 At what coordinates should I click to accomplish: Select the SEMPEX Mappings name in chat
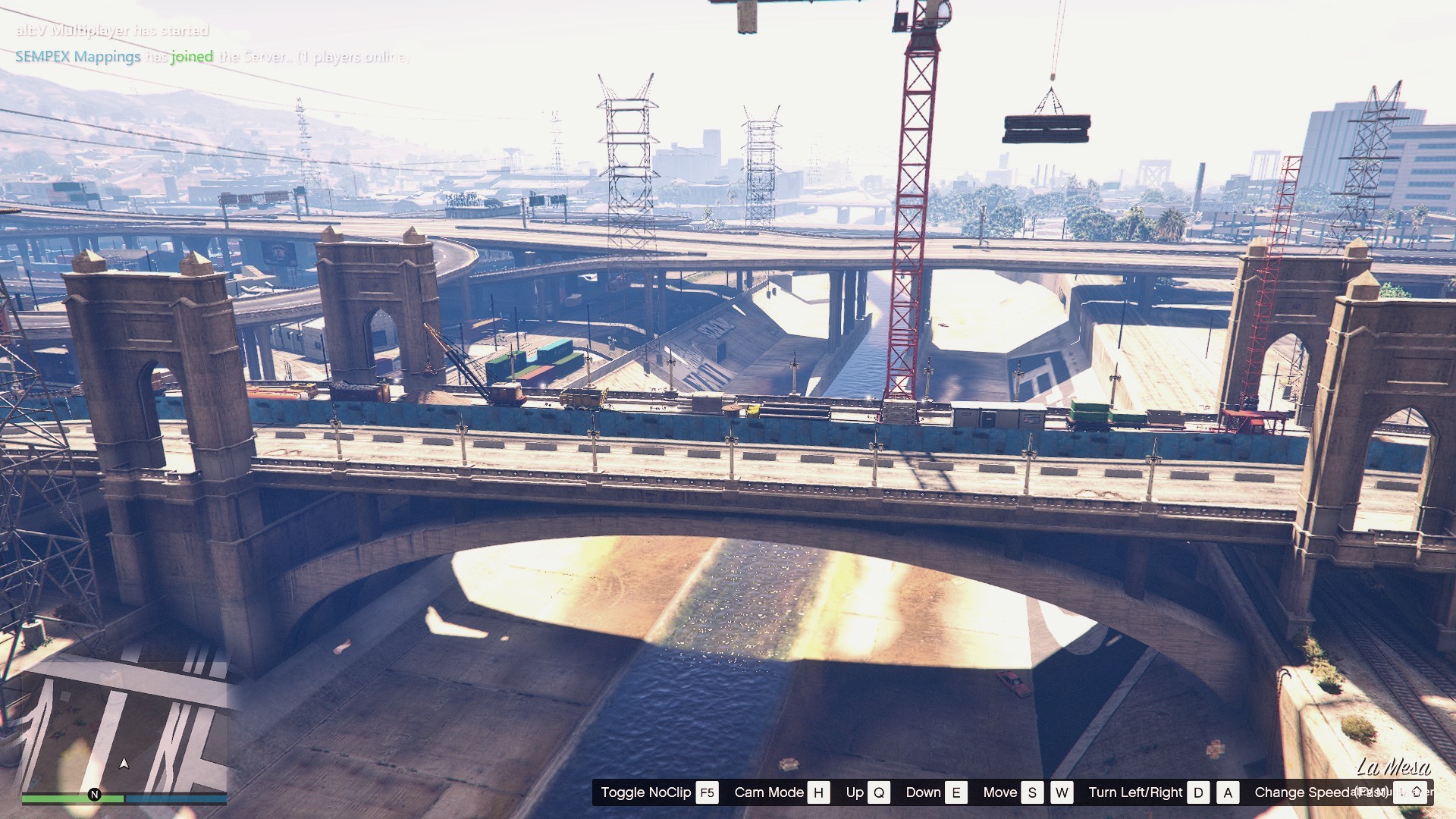[x=77, y=57]
